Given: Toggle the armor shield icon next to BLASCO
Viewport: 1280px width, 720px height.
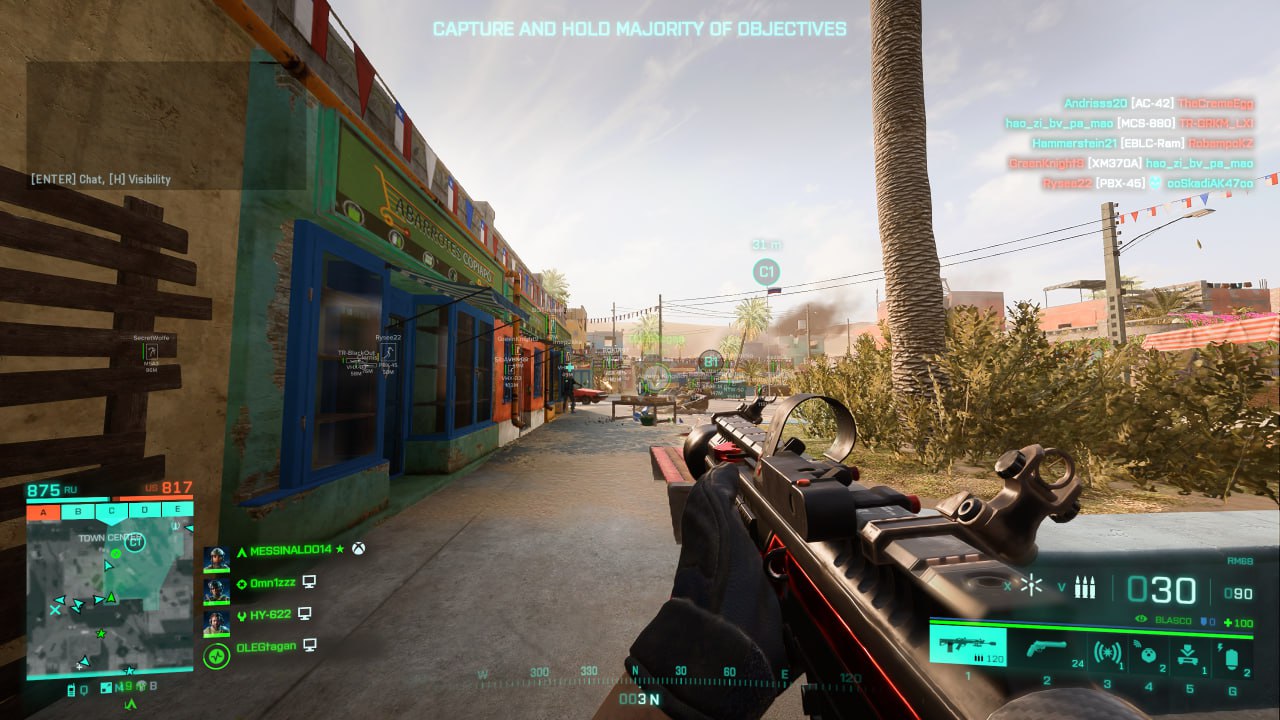Looking at the screenshot, I should pyautogui.click(x=1206, y=620).
